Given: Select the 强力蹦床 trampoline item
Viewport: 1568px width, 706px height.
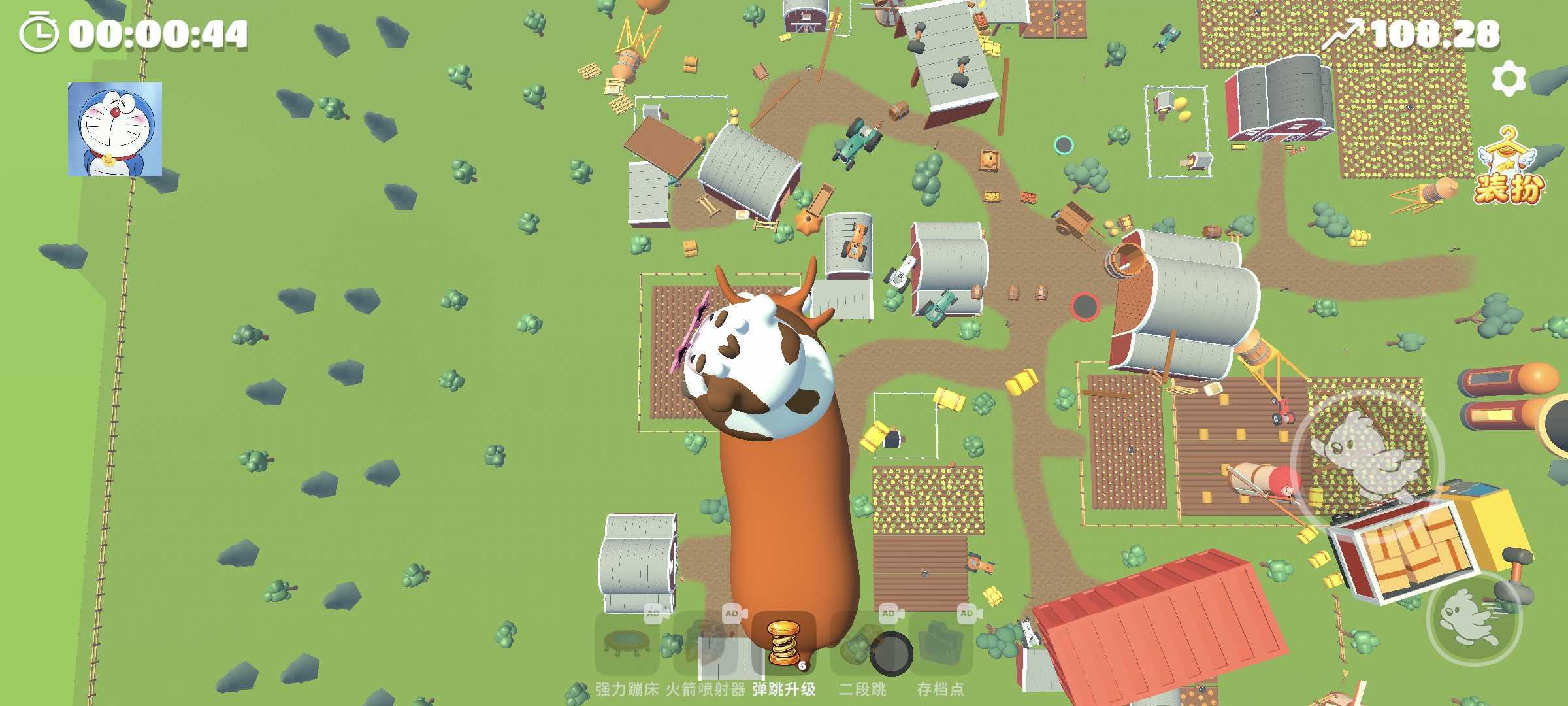Looking at the screenshot, I should (x=627, y=644).
